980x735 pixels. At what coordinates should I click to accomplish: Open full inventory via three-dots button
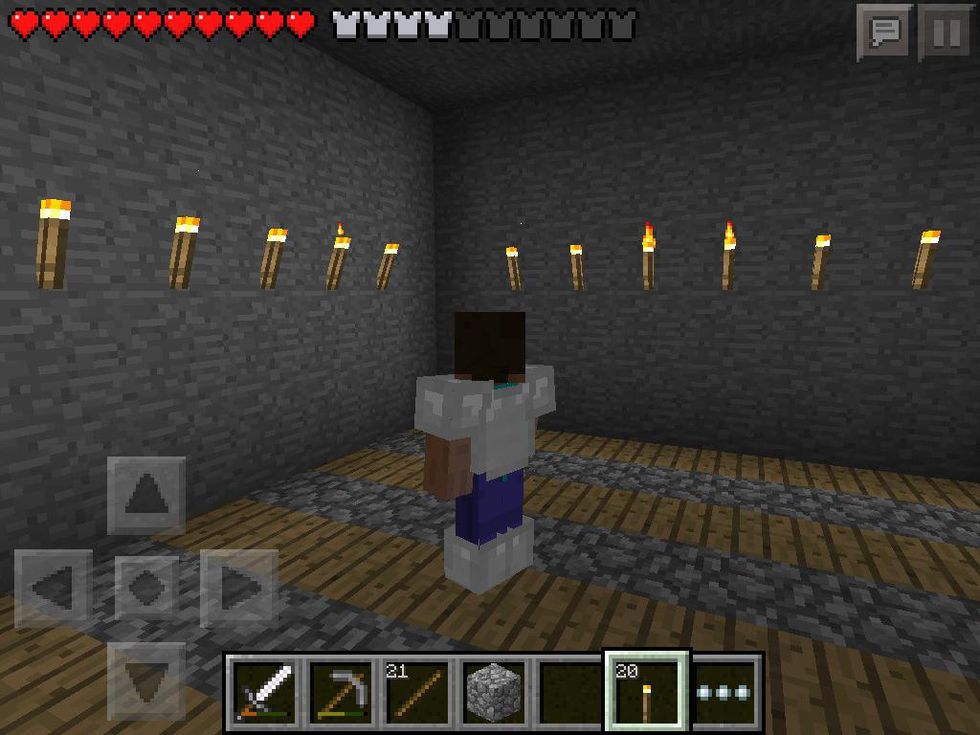click(725, 690)
